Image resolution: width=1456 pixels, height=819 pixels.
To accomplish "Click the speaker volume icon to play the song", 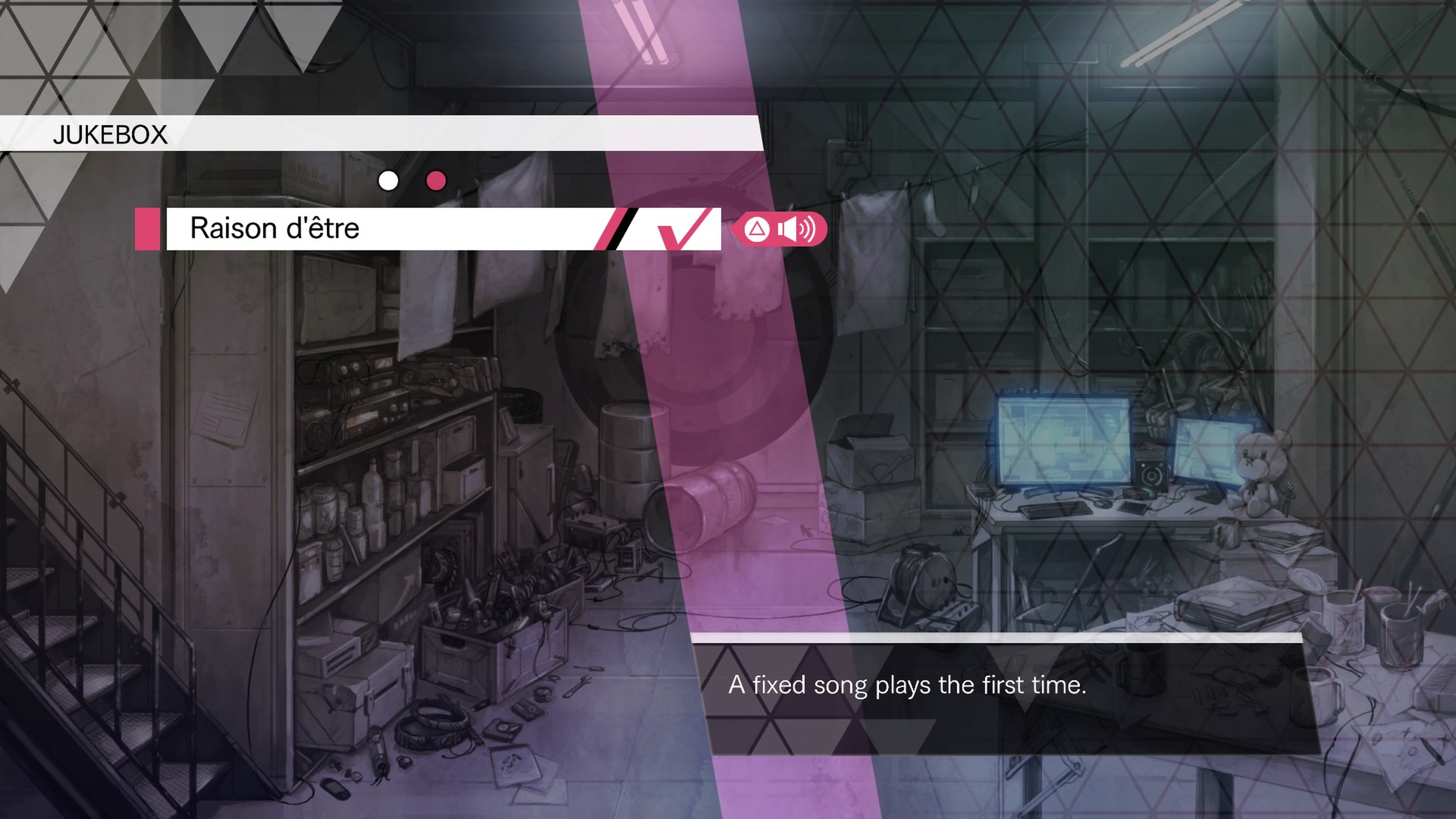I will click(x=793, y=229).
